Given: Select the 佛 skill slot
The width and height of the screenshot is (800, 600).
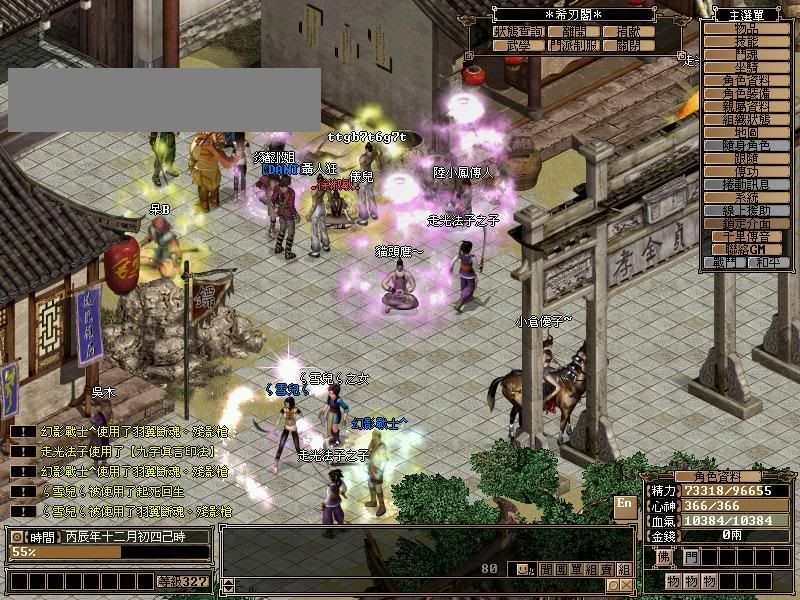Looking at the screenshot, I should point(665,556).
